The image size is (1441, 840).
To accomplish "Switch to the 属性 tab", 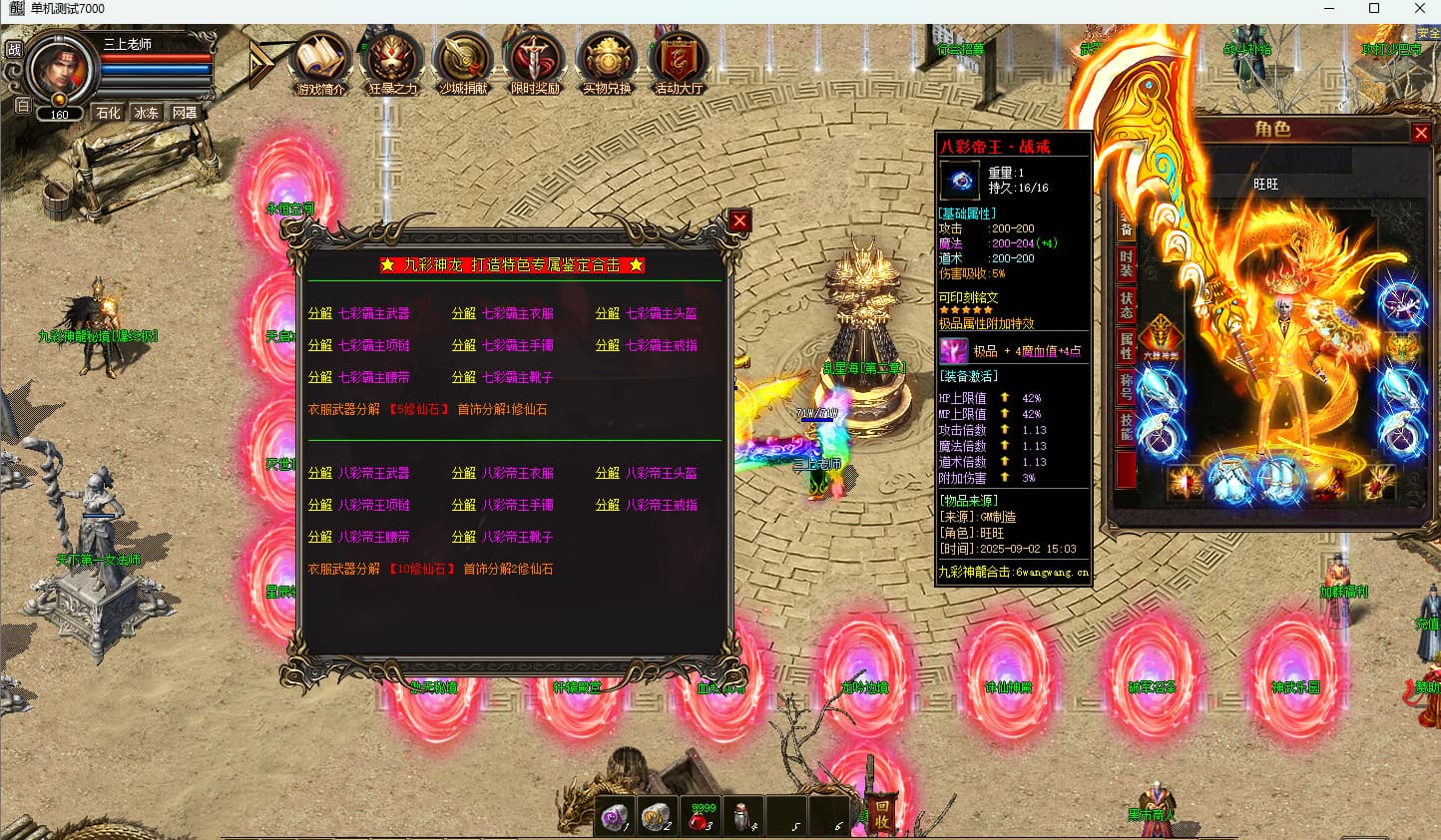I will coord(1126,345).
